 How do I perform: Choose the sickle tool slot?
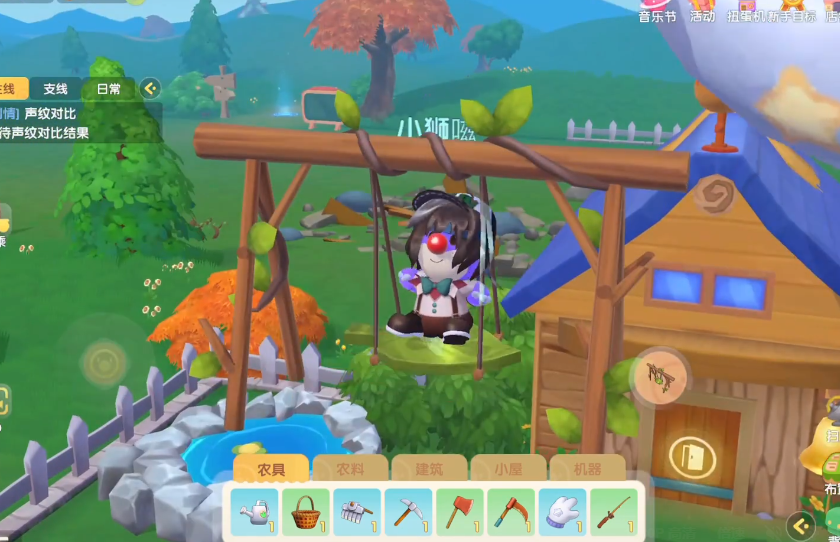pyautogui.click(x=511, y=512)
